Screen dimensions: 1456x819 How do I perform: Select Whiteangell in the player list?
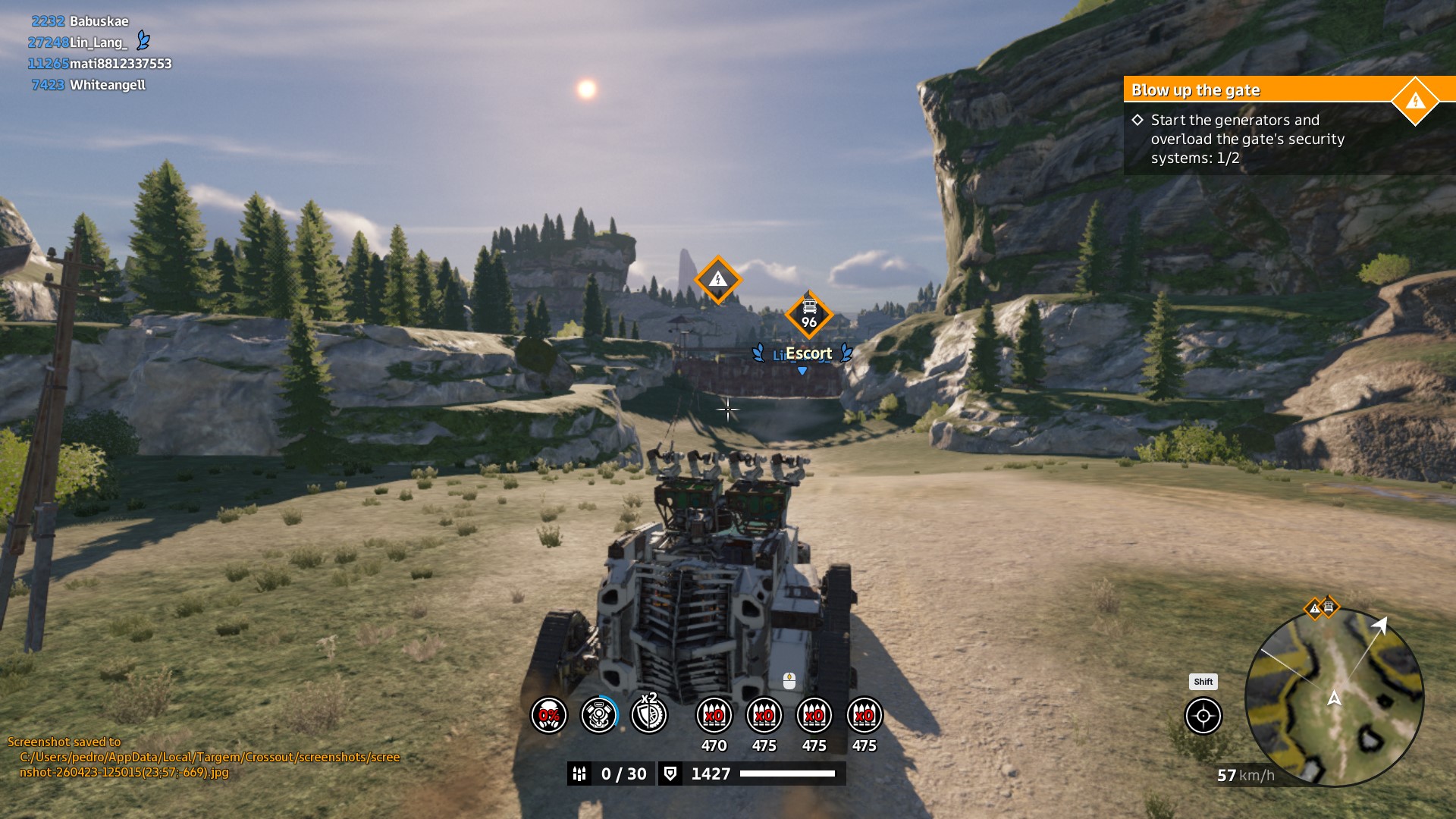[107, 85]
